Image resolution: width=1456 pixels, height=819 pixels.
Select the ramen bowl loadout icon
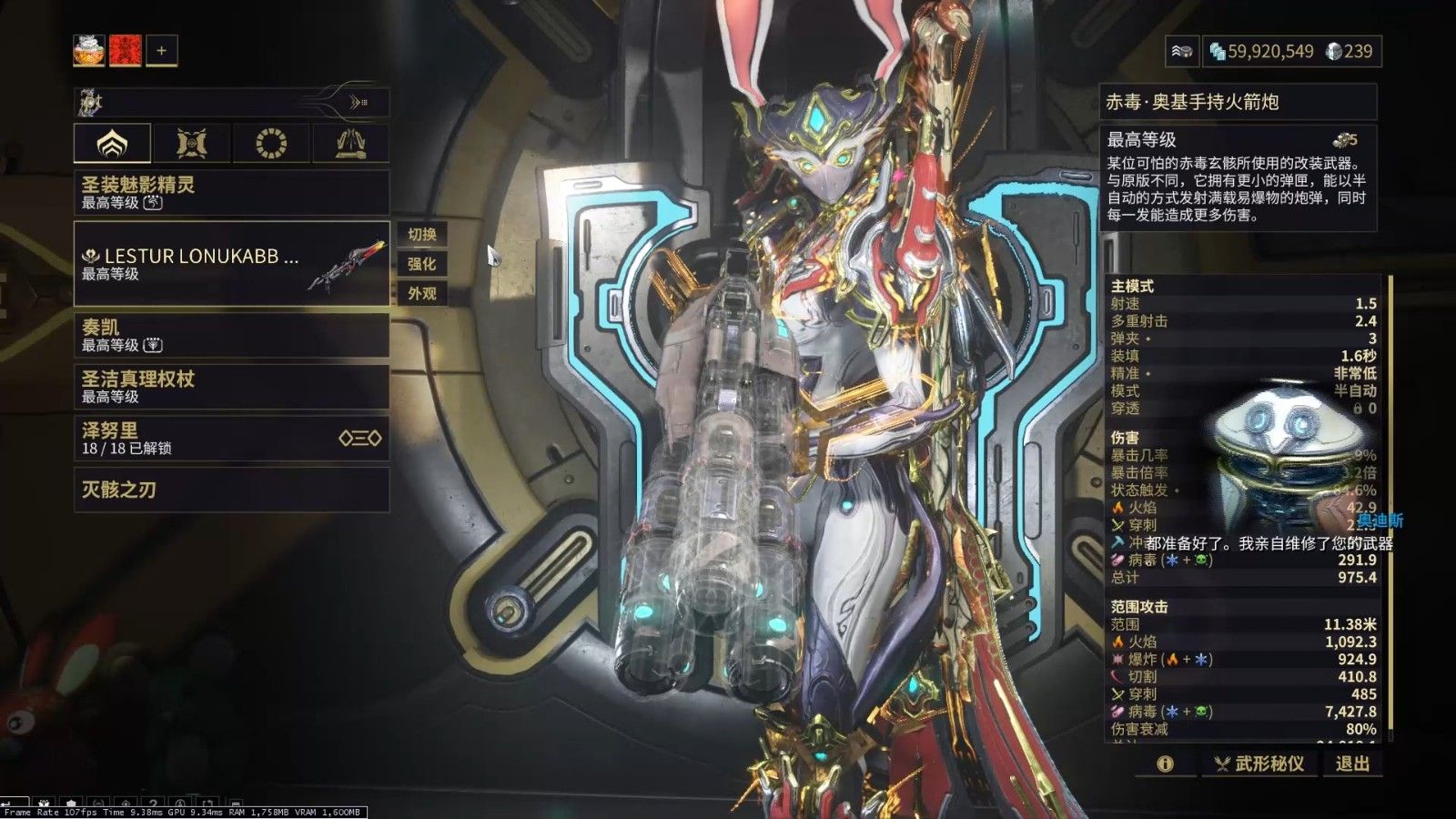pos(89,51)
